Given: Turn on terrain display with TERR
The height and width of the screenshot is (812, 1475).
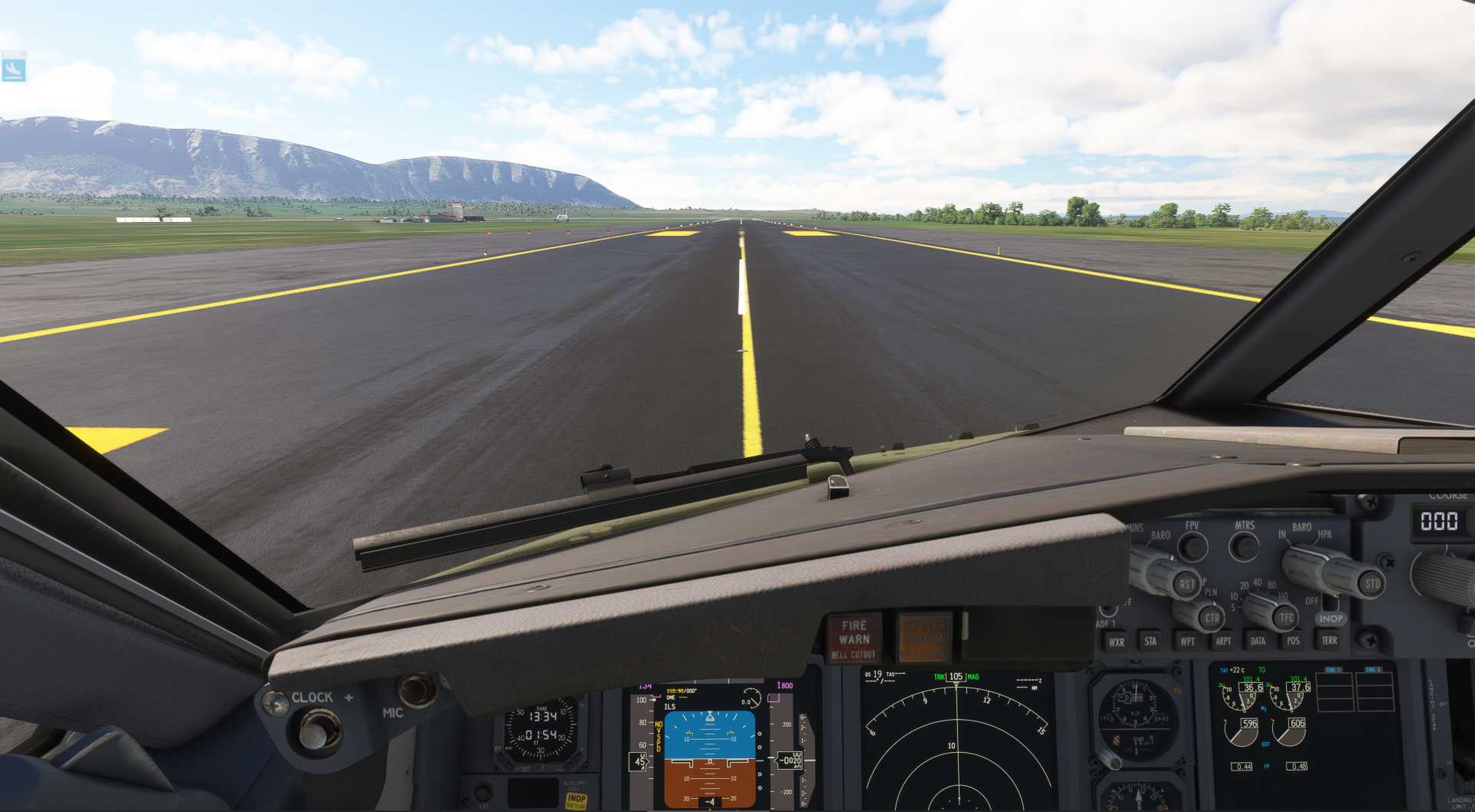Looking at the screenshot, I should click(1329, 640).
